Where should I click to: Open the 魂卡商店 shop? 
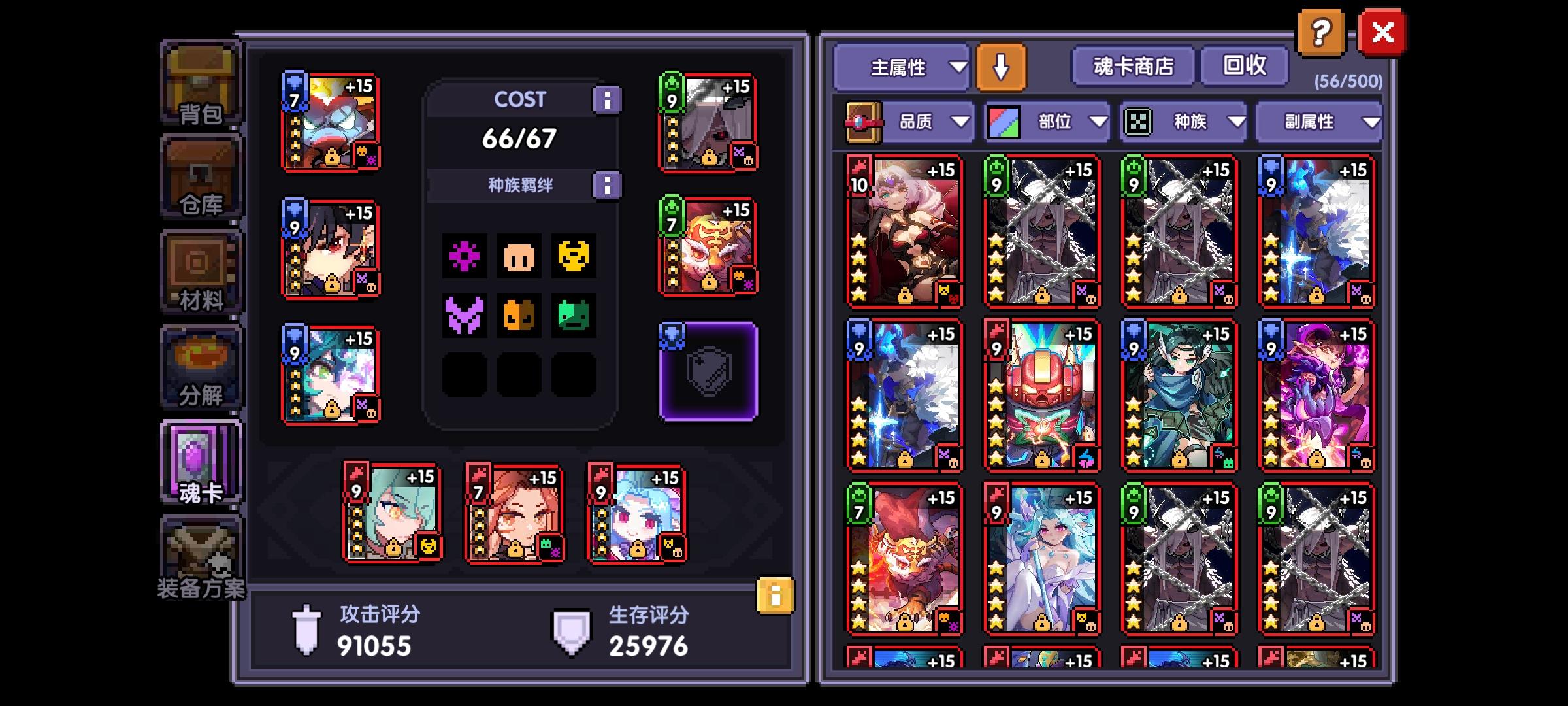pyautogui.click(x=1132, y=65)
